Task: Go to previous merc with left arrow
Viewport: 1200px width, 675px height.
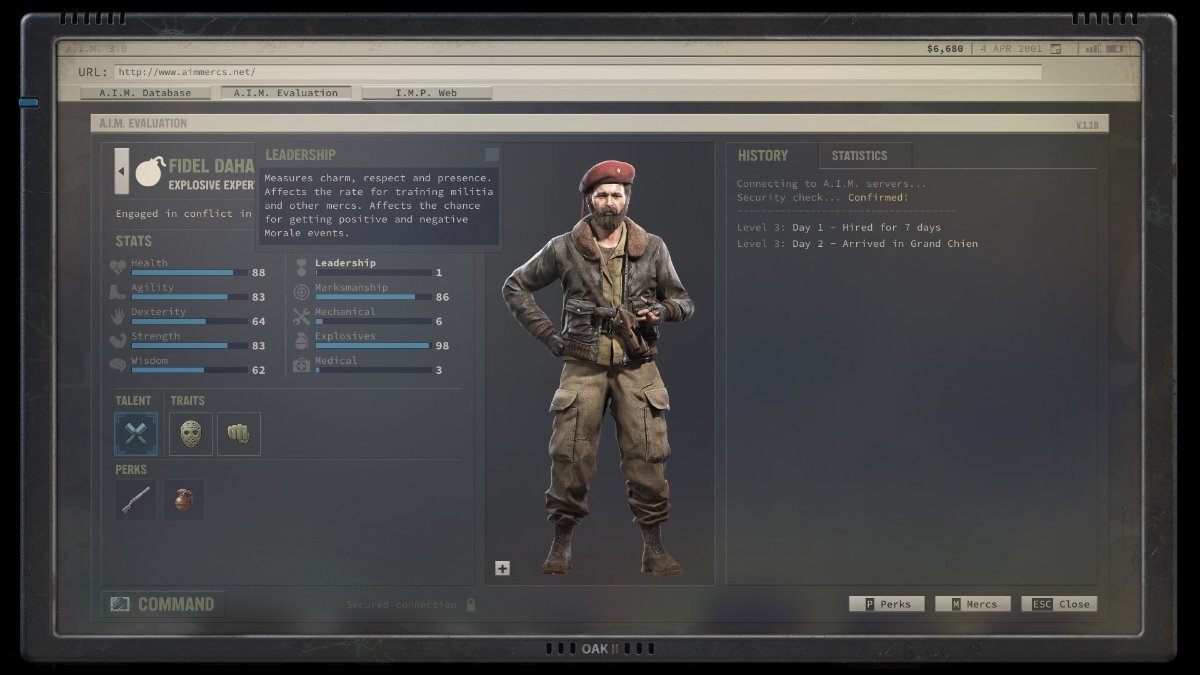Action: 122,171
